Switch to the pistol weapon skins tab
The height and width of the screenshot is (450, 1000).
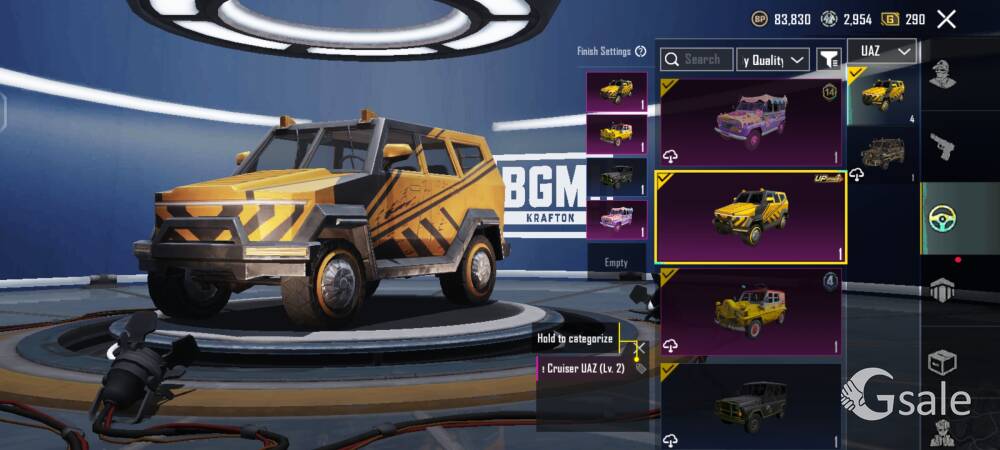point(941,147)
